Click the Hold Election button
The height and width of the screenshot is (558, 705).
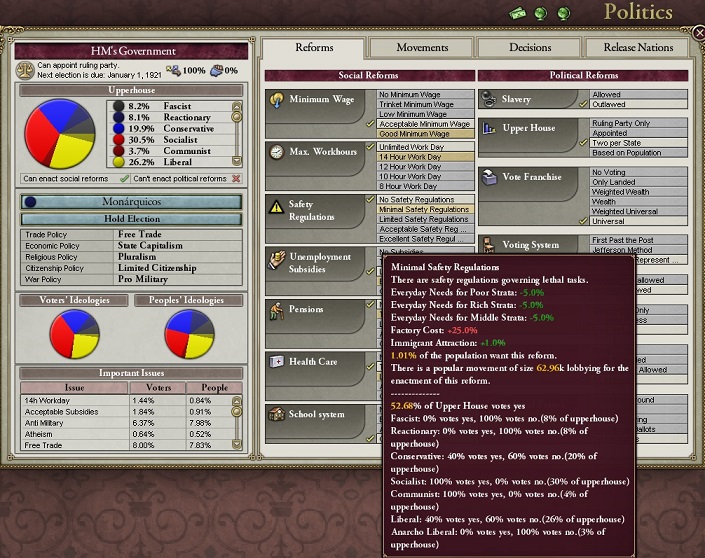132,218
